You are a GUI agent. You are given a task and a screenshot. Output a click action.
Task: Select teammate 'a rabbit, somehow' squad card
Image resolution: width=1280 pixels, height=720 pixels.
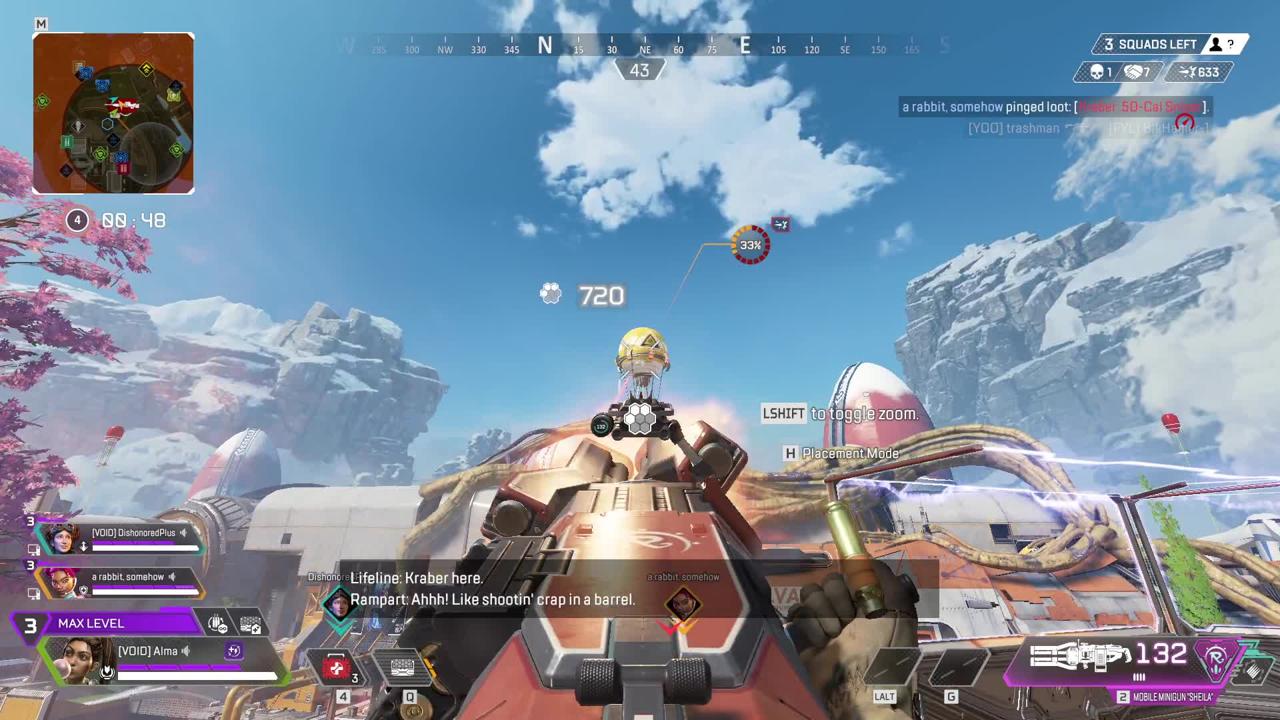[x=120, y=581]
